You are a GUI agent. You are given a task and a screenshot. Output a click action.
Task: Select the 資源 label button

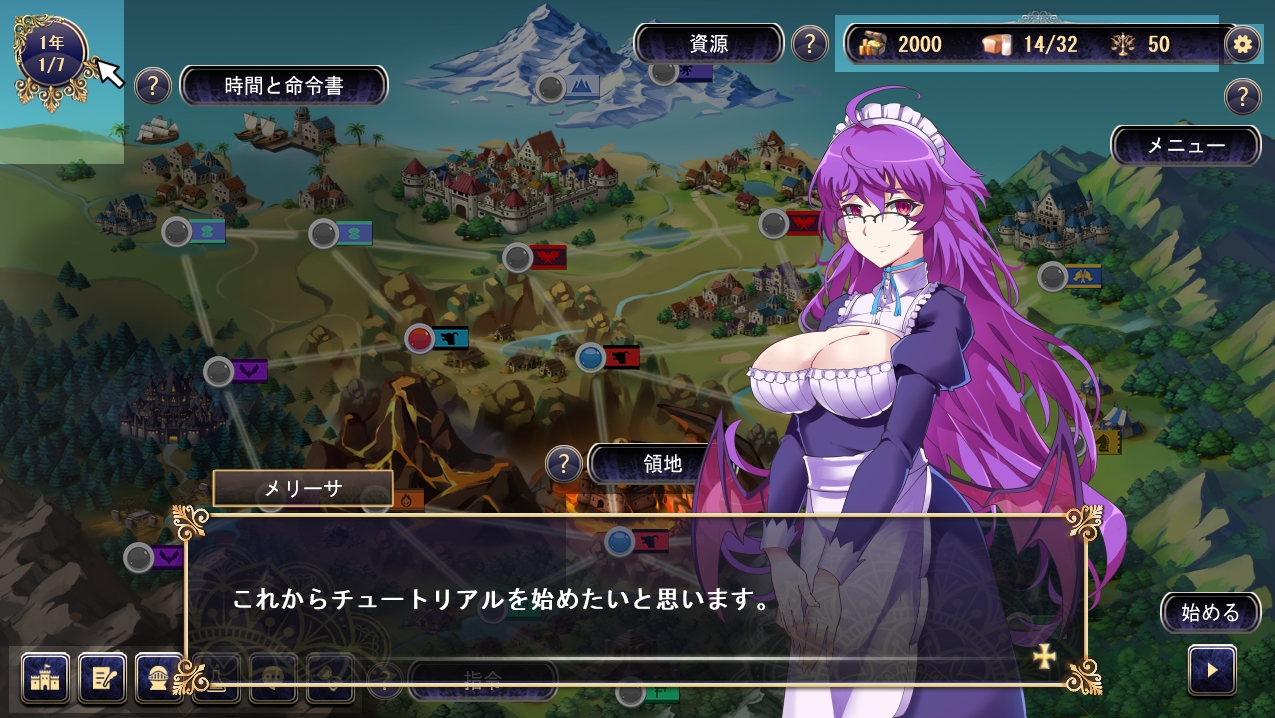pyautogui.click(x=709, y=44)
